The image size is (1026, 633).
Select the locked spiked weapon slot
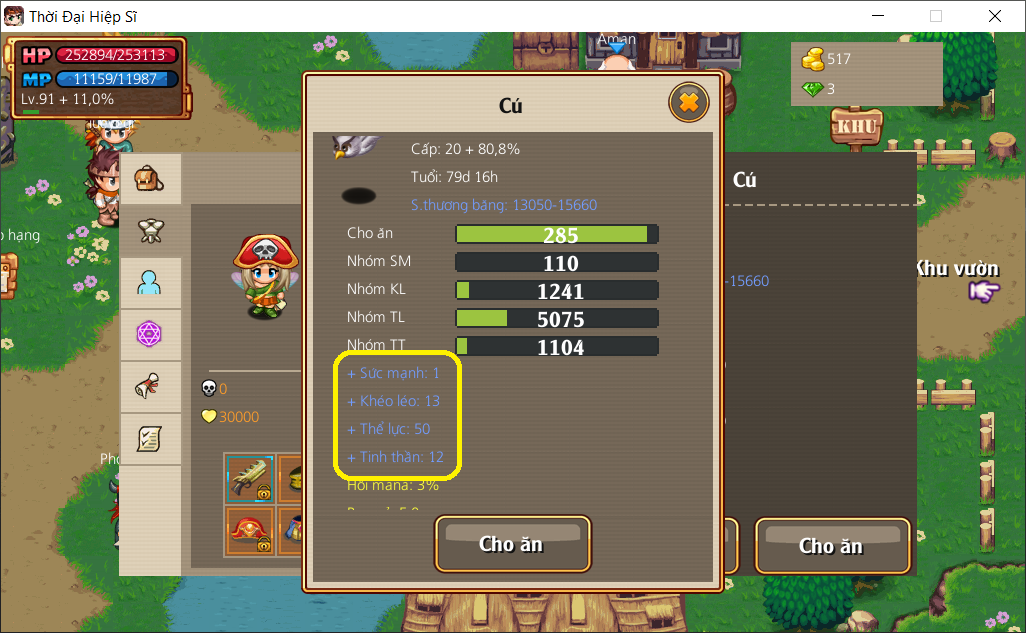click(249, 477)
